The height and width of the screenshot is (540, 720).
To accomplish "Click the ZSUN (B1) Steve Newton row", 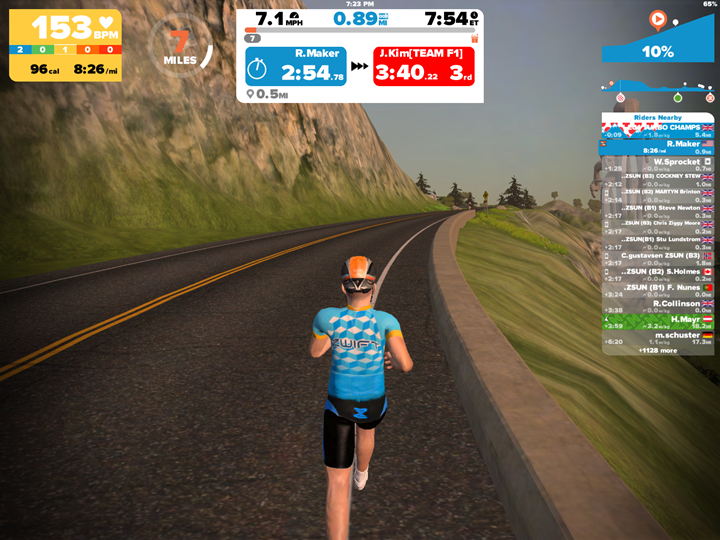I will coord(658,212).
